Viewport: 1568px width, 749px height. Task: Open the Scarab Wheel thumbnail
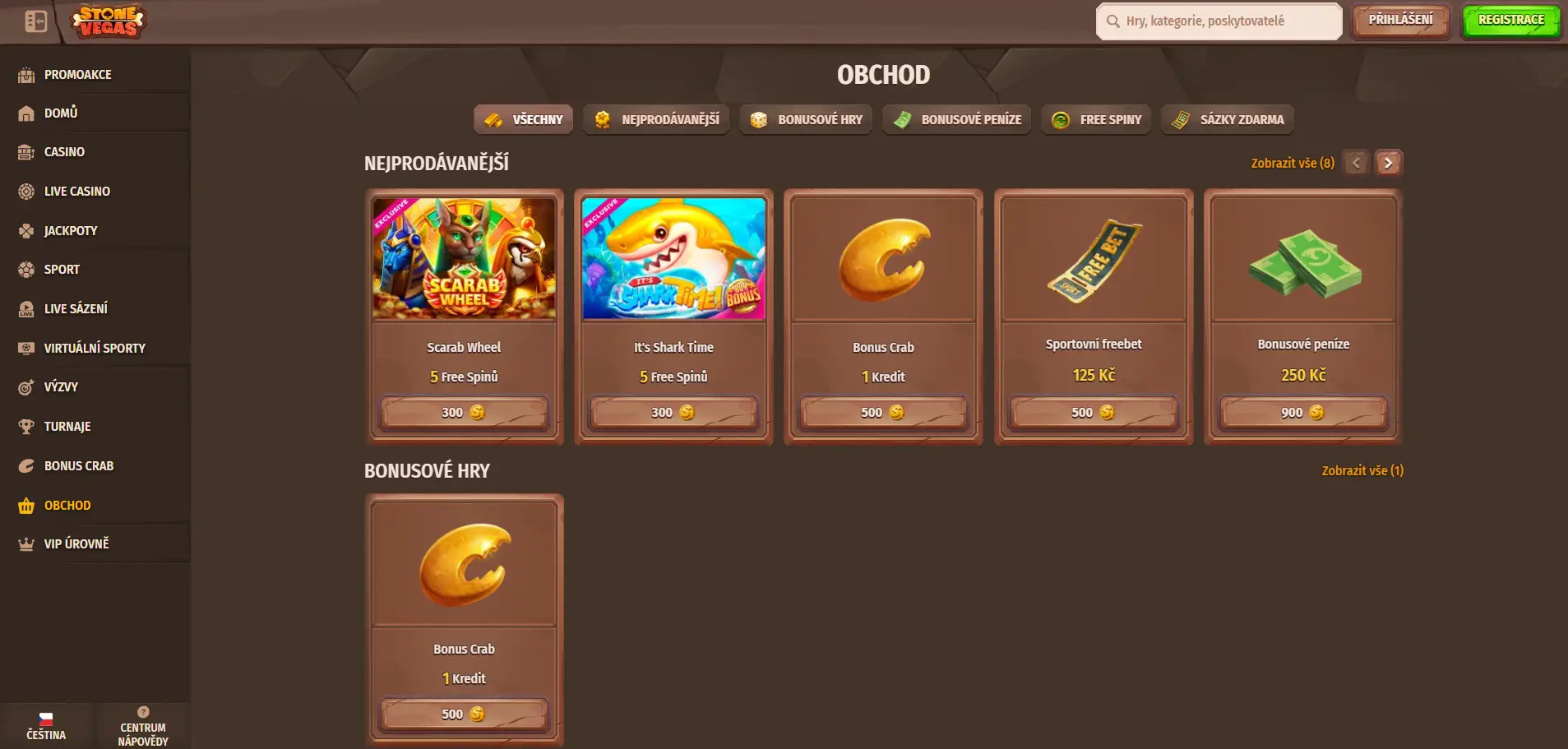[x=464, y=258]
